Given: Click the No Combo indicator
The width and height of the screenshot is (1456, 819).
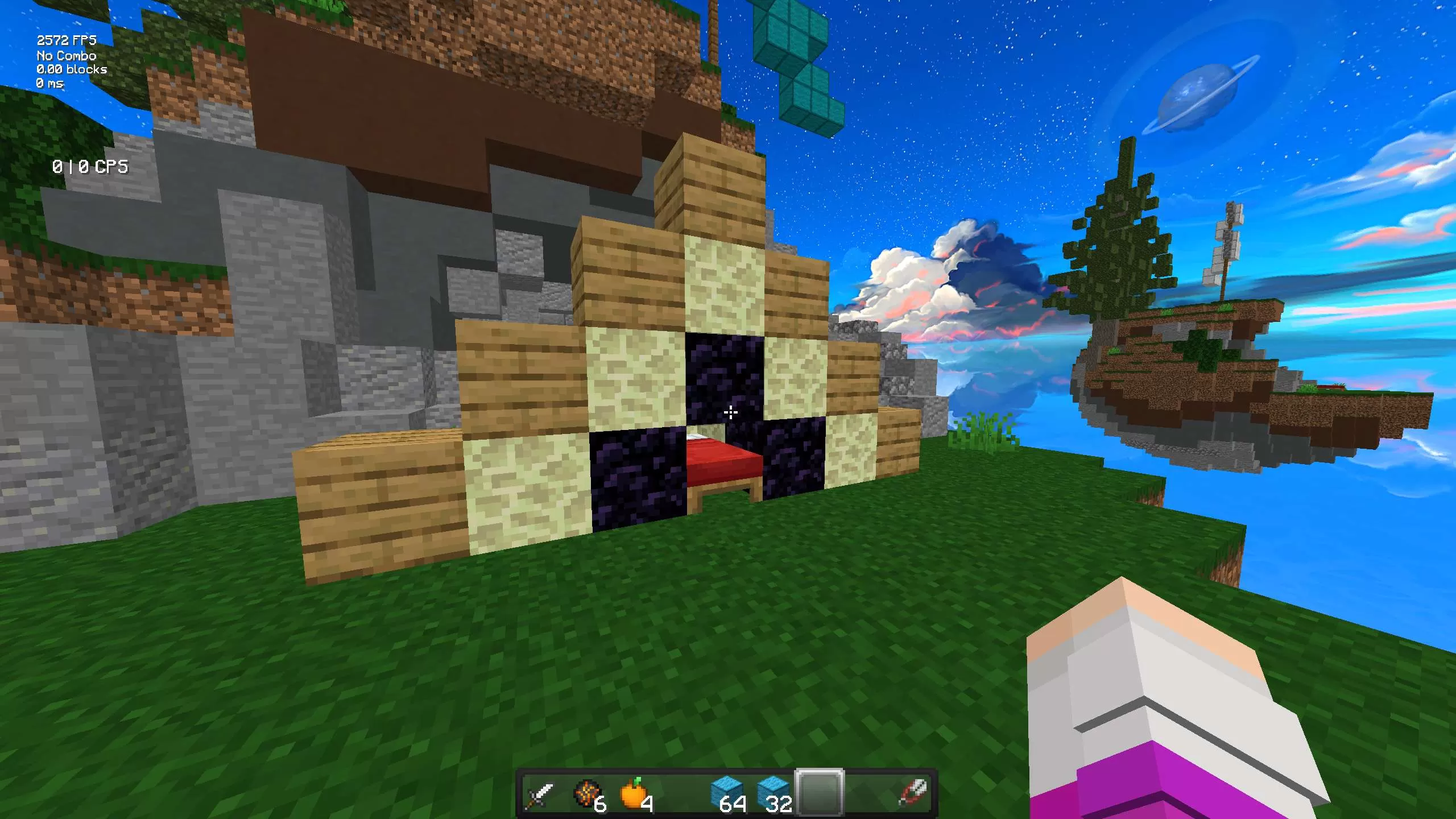Looking at the screenshot, I should click(65, 56).
